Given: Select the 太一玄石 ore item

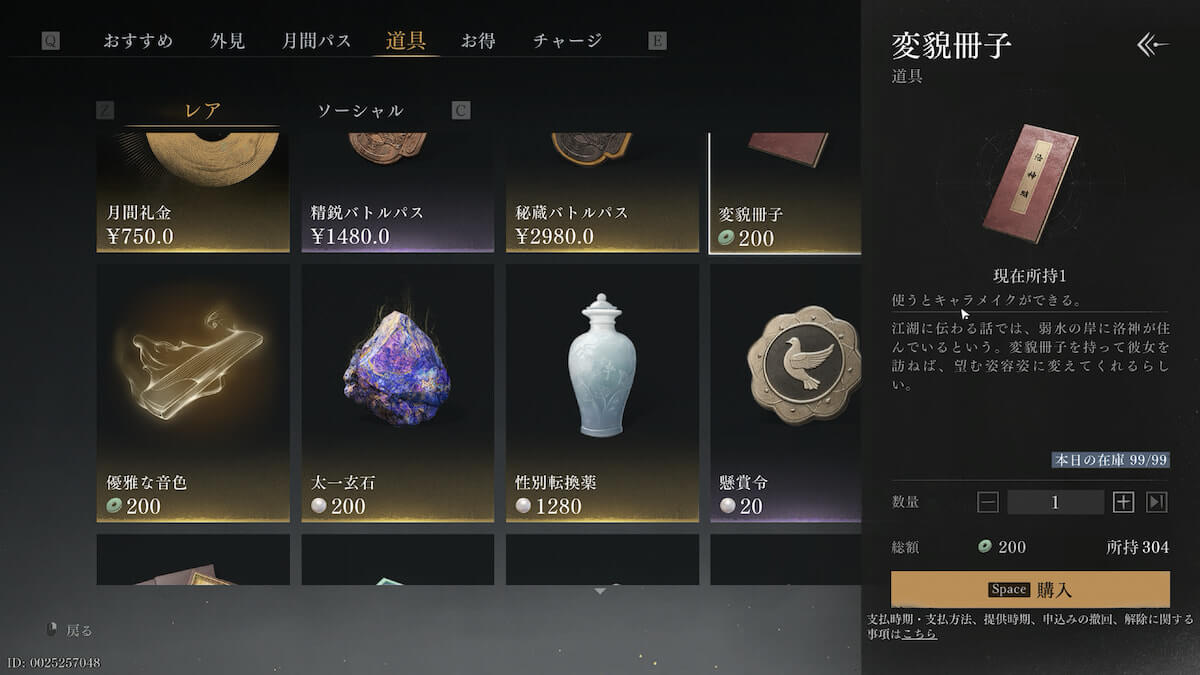Looking at the screenshot, I should [x=397, y=392].
